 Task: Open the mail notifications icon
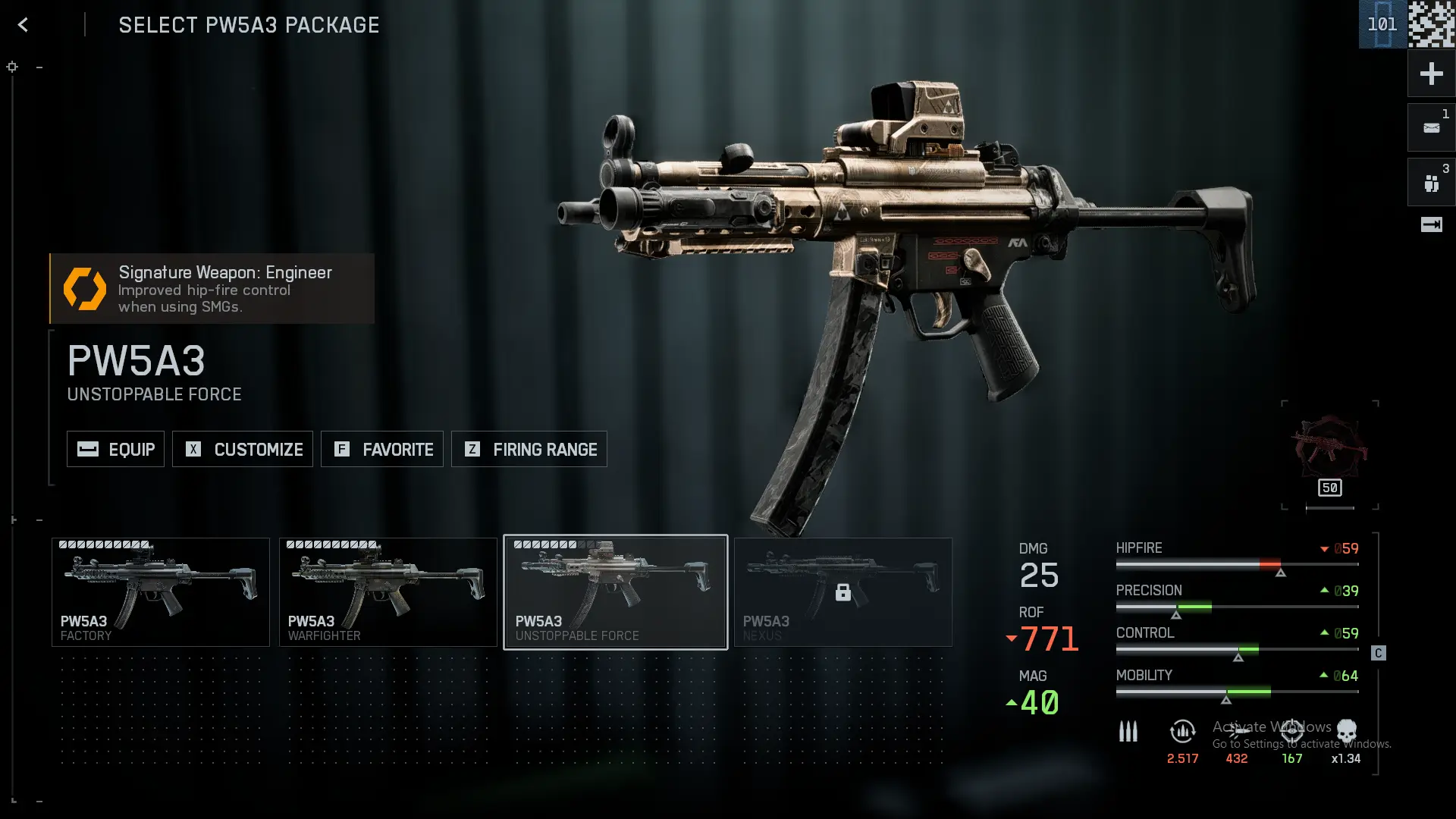1431,128
